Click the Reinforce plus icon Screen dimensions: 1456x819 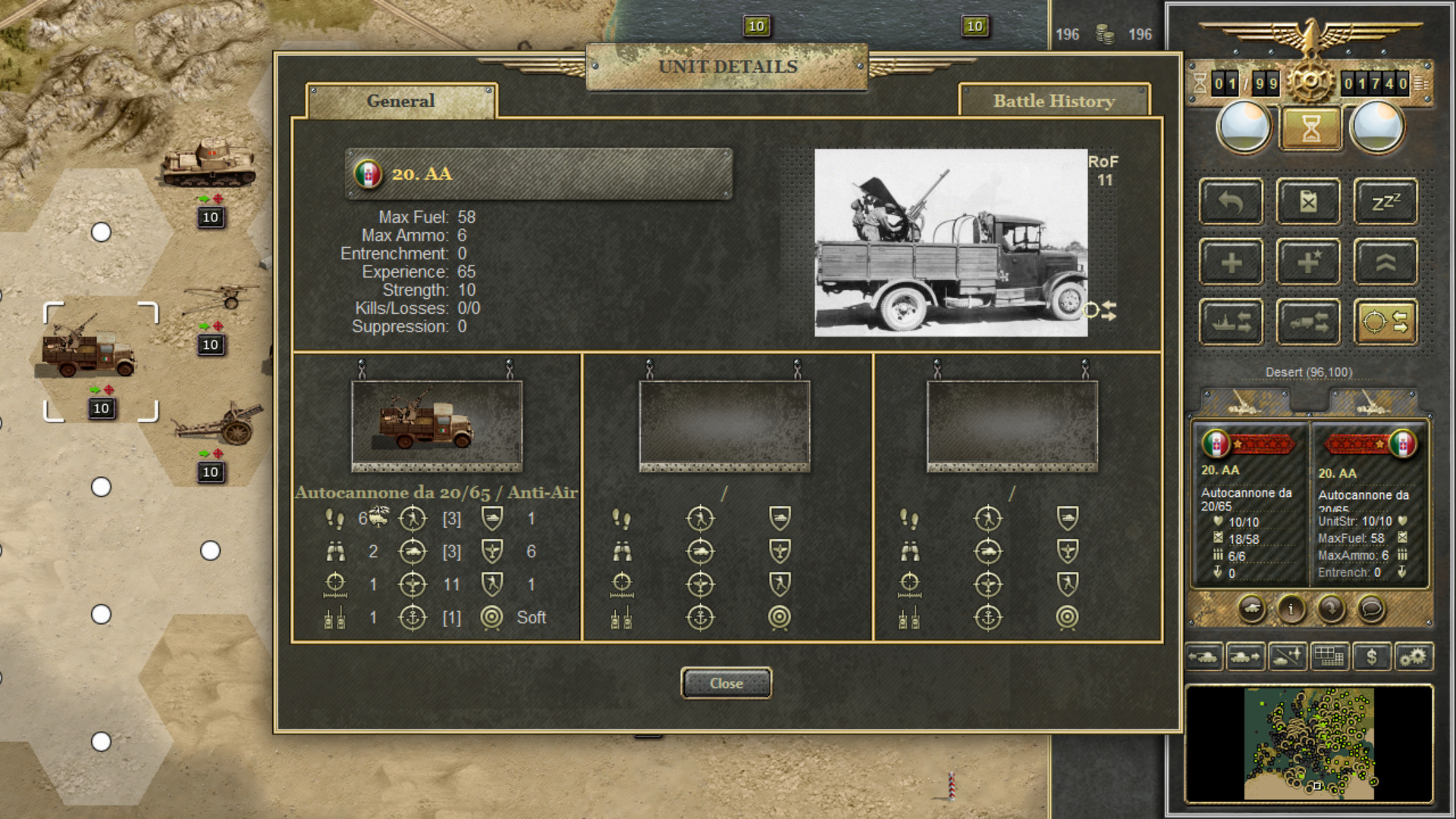1230,262
